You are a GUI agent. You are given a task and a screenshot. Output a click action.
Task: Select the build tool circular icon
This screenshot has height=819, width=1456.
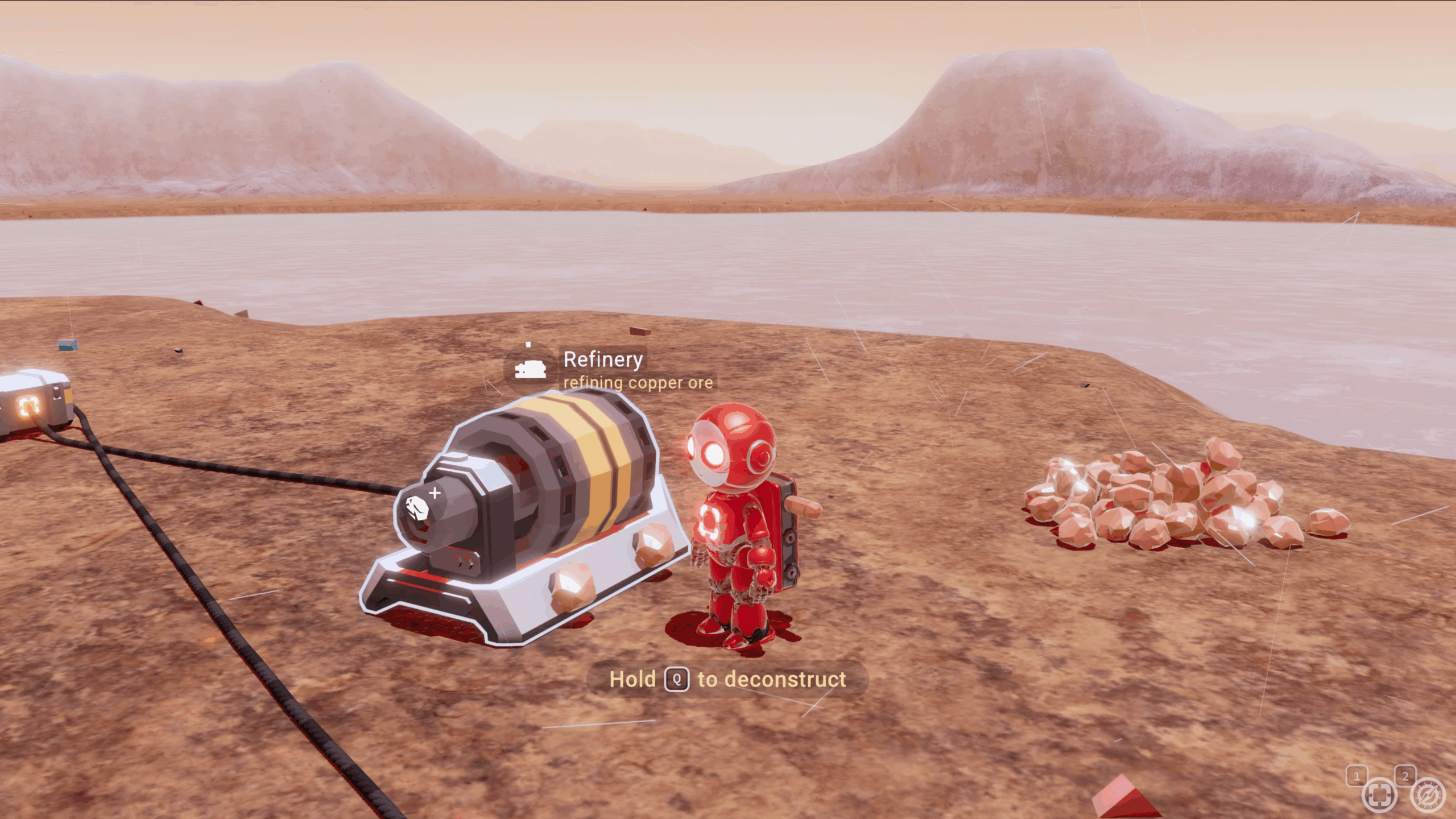1379,796
